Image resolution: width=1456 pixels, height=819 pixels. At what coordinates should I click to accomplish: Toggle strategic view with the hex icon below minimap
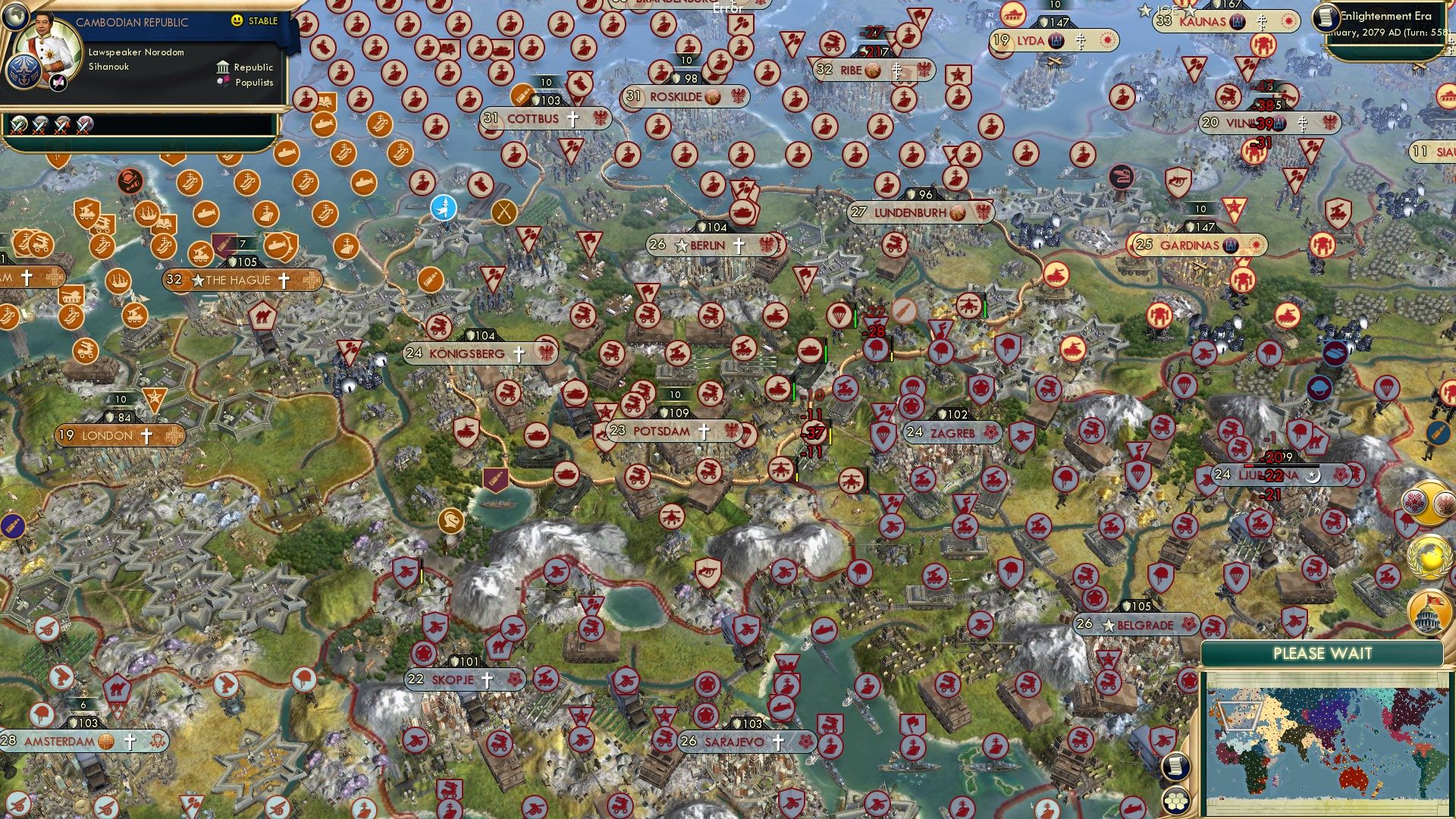tap(1176, 800)
